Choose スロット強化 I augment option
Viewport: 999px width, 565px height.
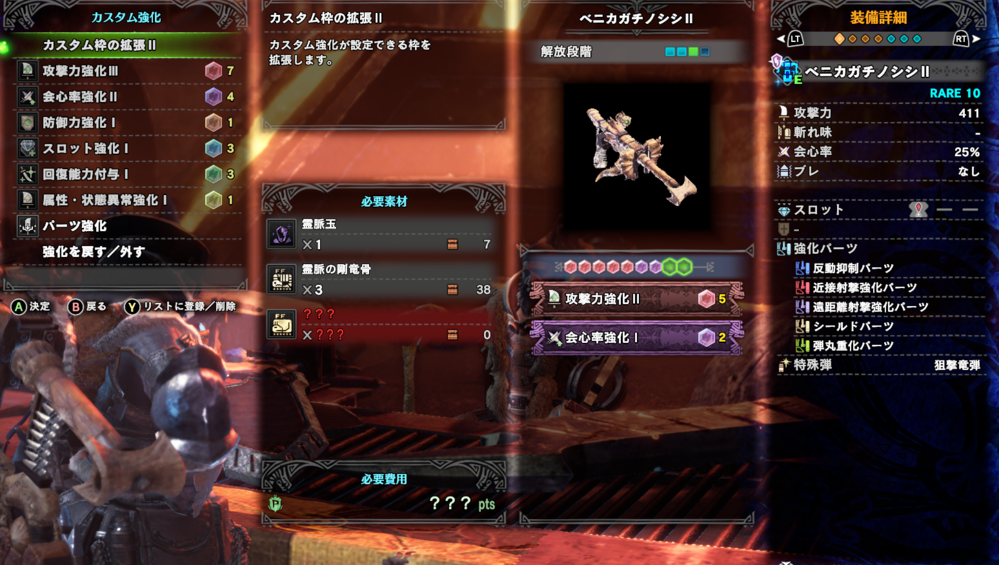(126, 148)
